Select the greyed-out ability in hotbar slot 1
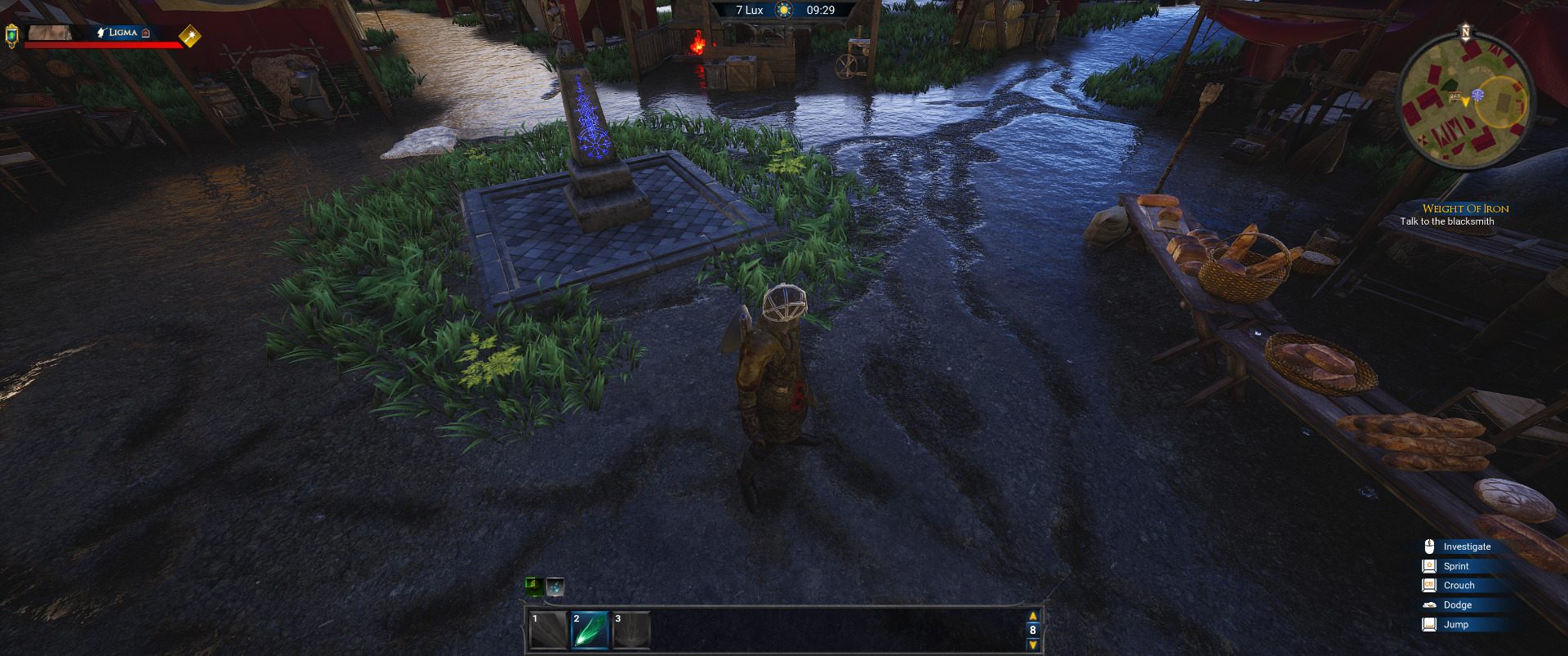 click(547, 630)
